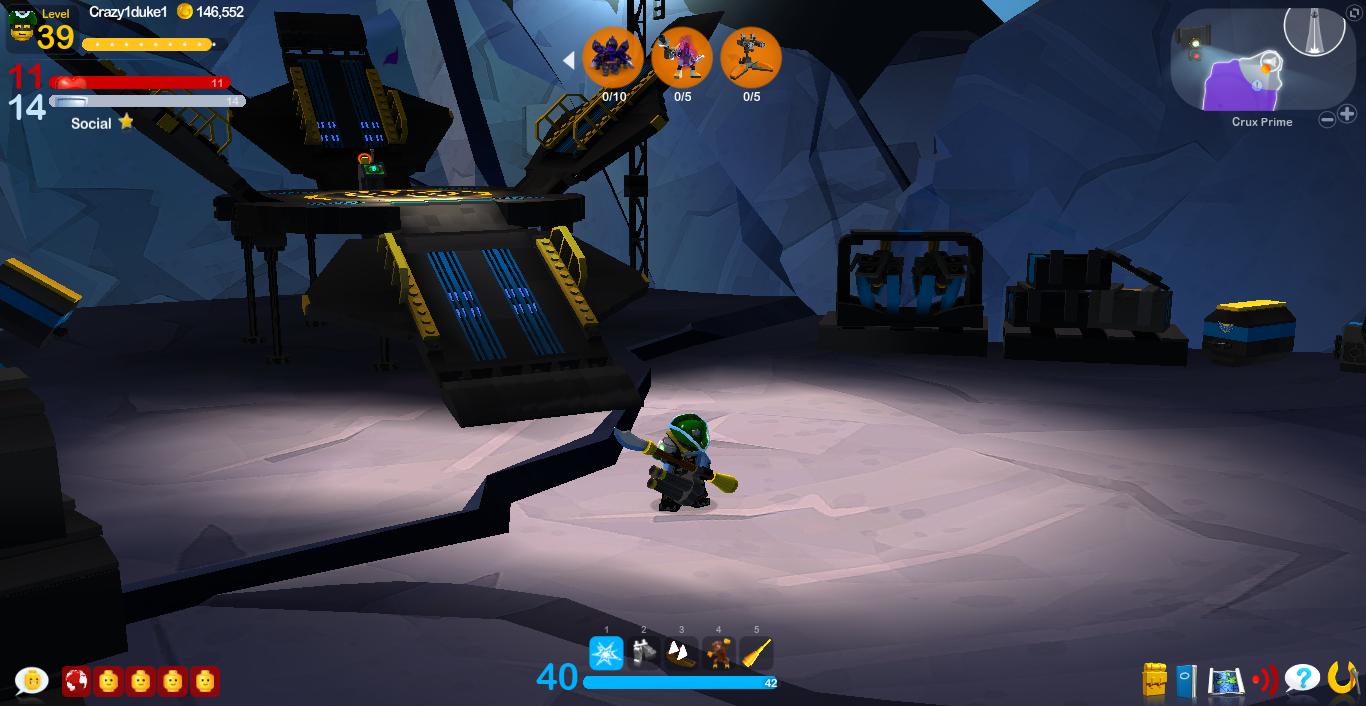This screenshot has height=706, width=1366.
Task: Select the turret mission tracker icon
Action: click(751, 57)
